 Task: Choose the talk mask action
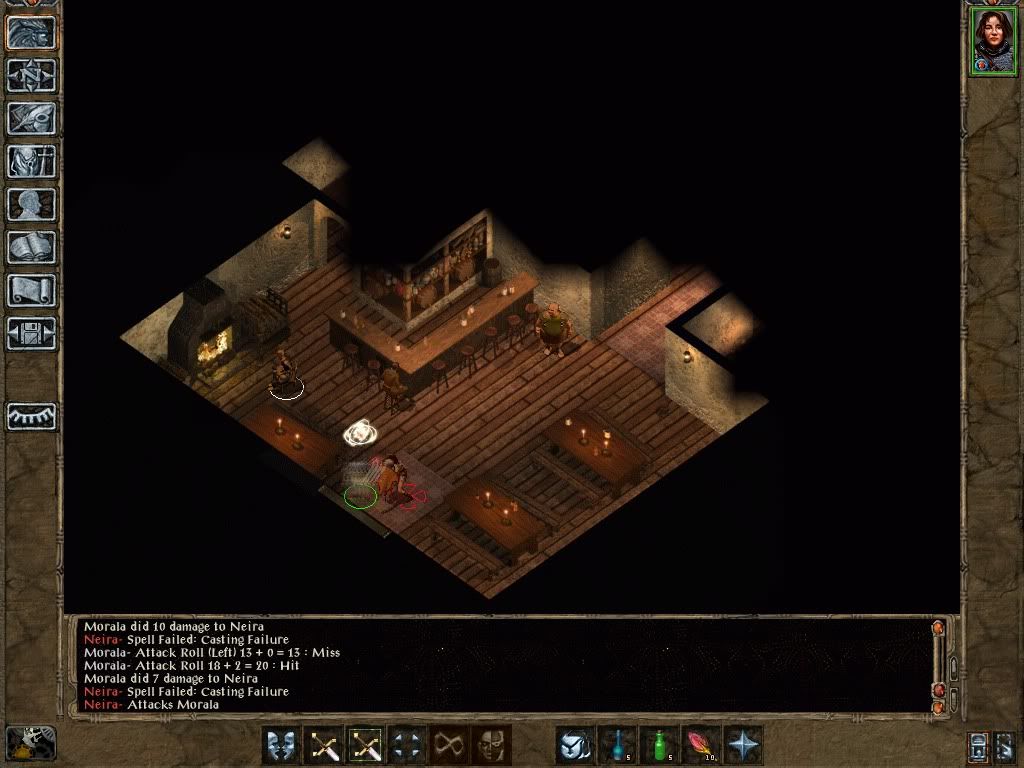(282, 745)
